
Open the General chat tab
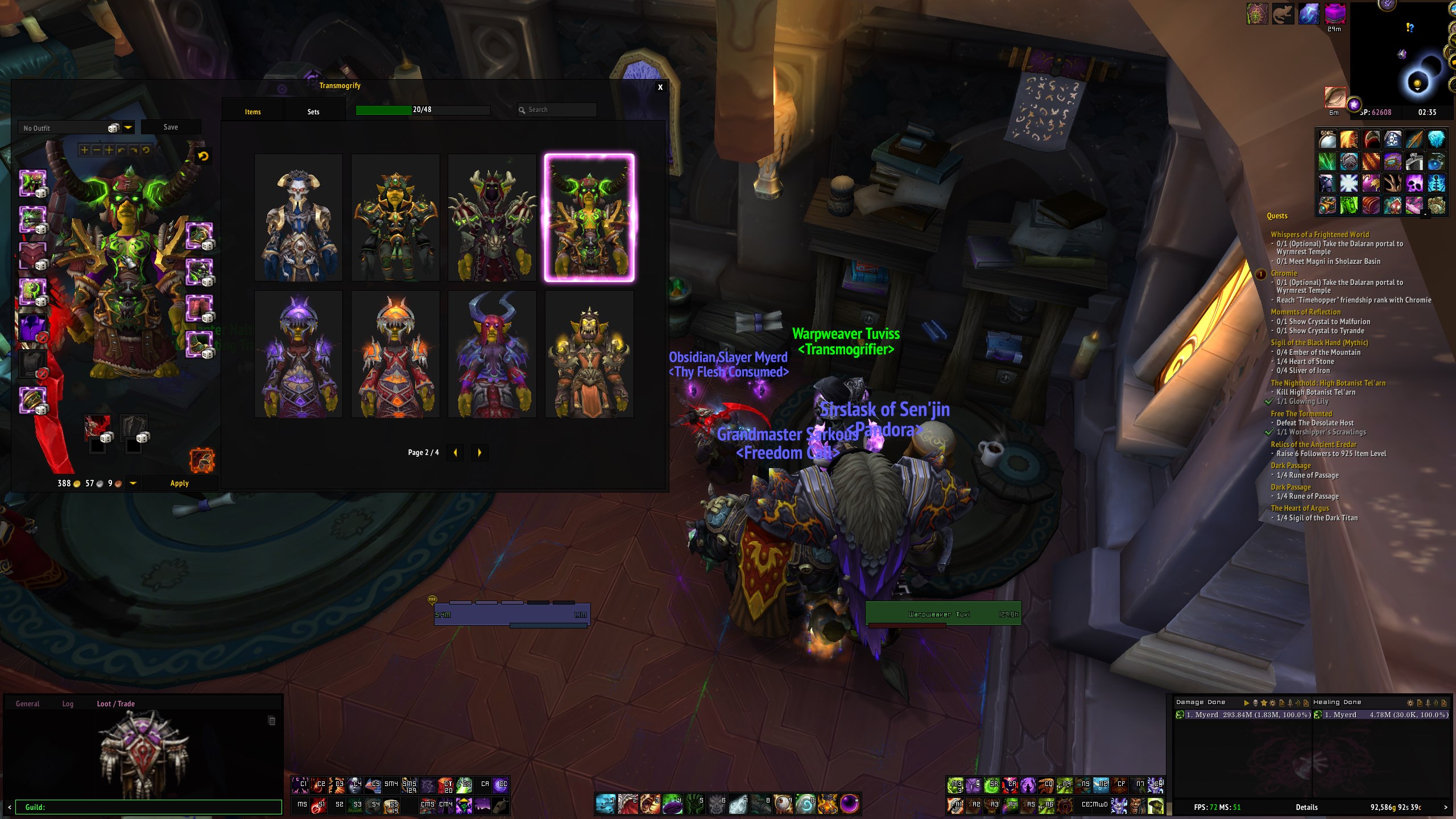(27, 704)
